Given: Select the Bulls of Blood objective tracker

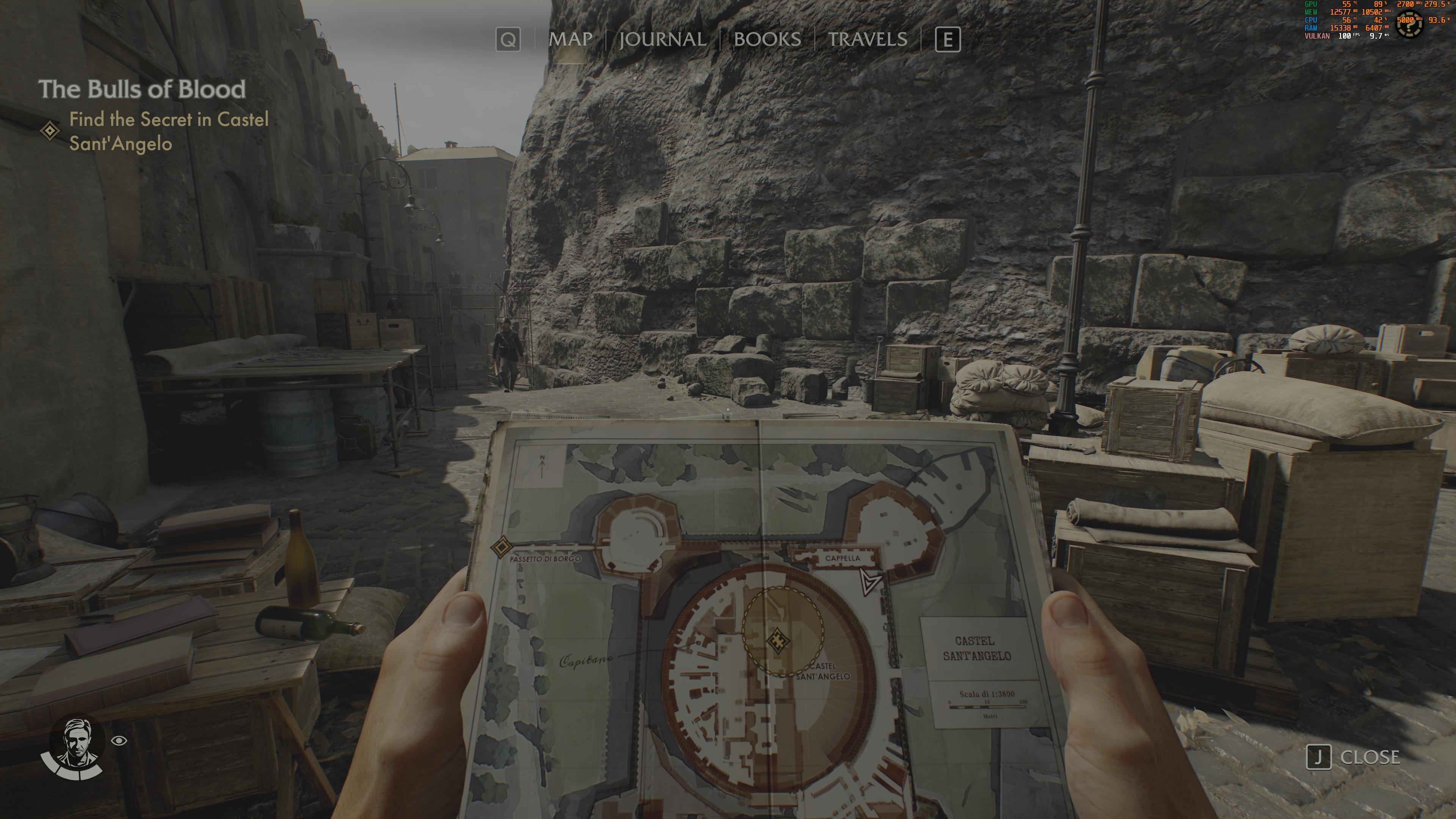Looking at the screenshot, I should coord(142,89).
